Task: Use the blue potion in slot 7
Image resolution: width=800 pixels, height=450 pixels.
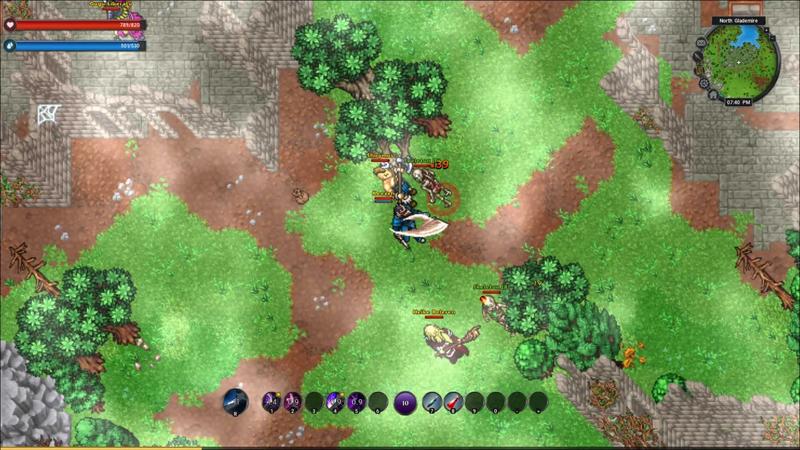Action: click(x=432, y=402)
